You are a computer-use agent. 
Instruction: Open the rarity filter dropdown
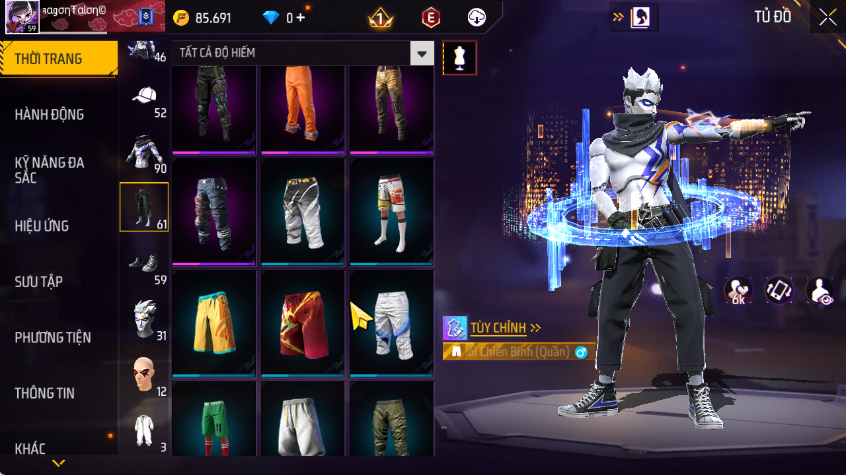(x=423, y=54)
